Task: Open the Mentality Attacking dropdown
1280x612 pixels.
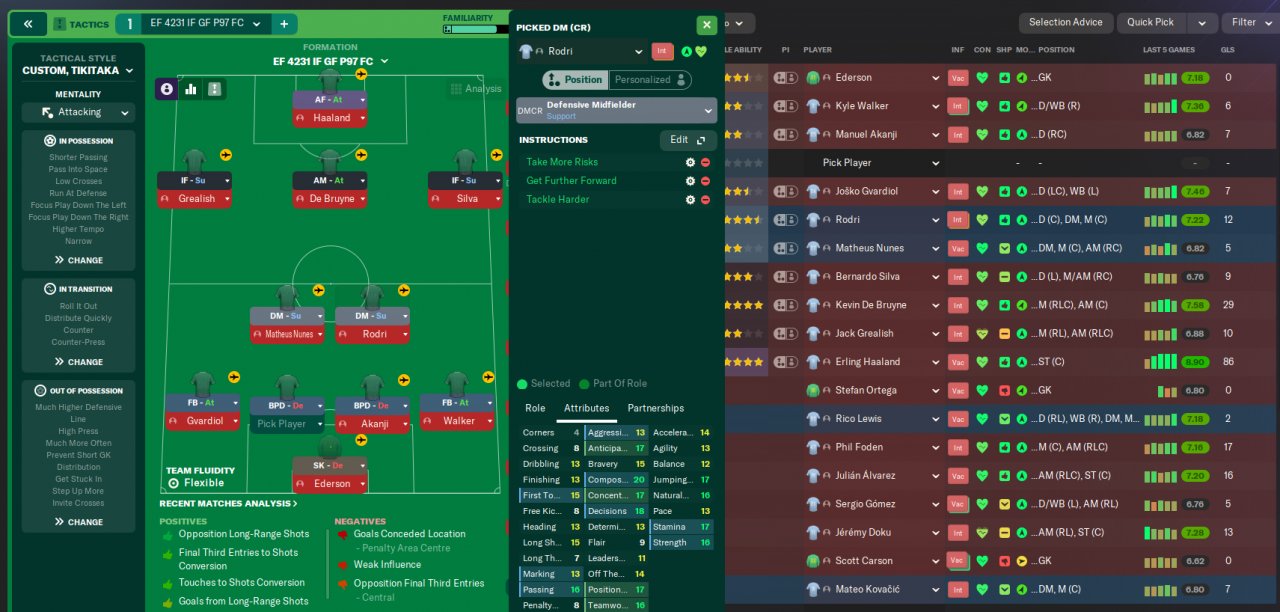Action: pos(79,112)
